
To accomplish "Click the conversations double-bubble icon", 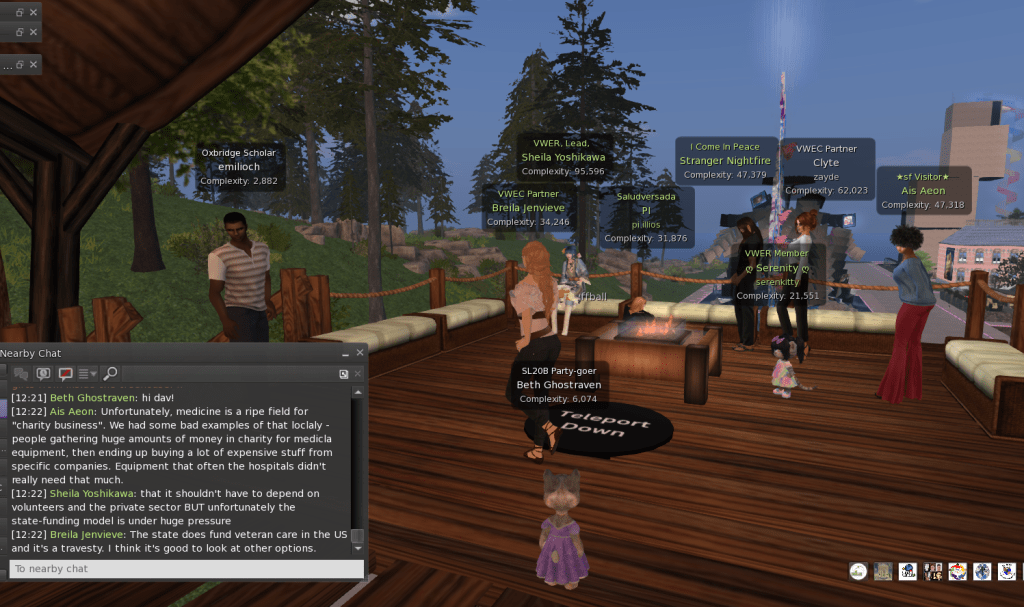I will tap(21, 374).
